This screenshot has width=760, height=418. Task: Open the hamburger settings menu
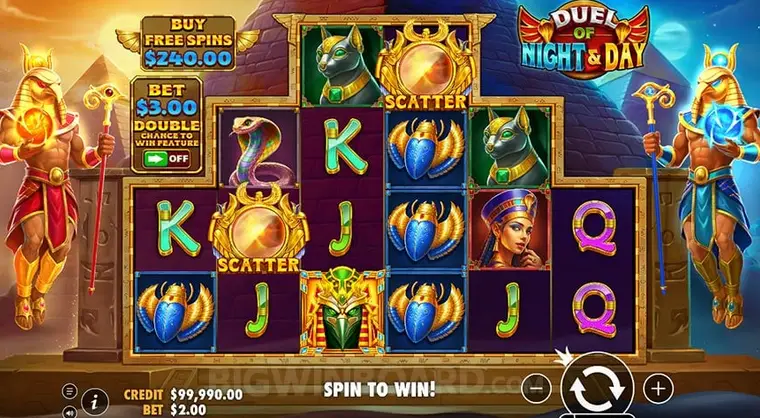point(70,390)
